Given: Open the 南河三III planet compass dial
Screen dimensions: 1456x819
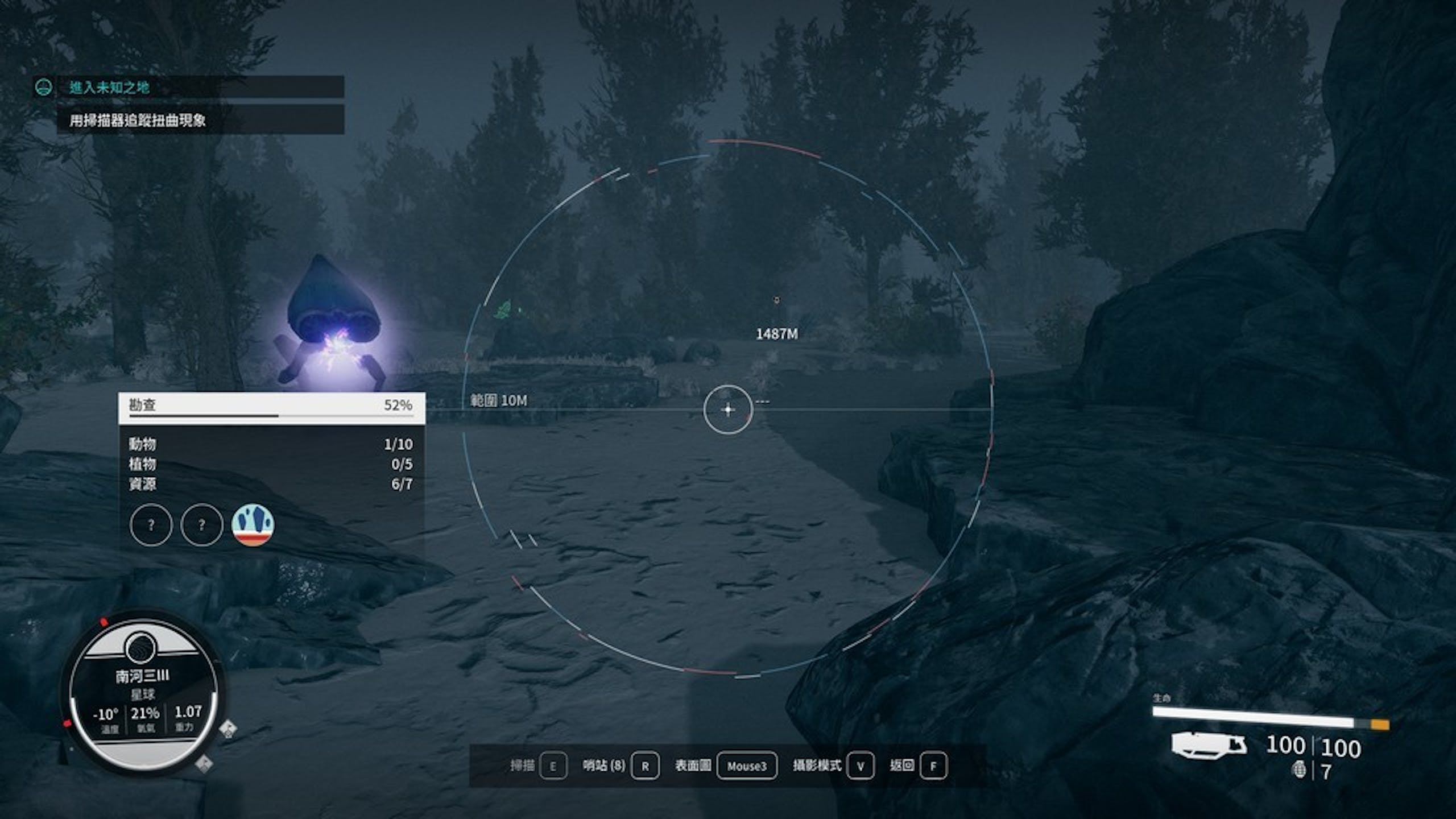Looking at the screenshot, I should [x=143, y=693].
